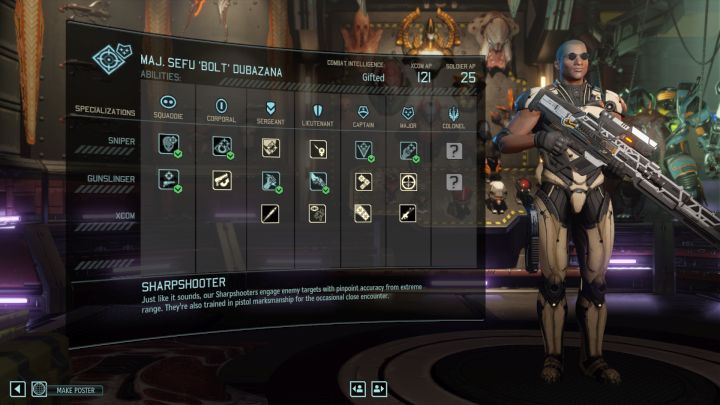Select the Corporal sniper ability

tap(221, 148)
